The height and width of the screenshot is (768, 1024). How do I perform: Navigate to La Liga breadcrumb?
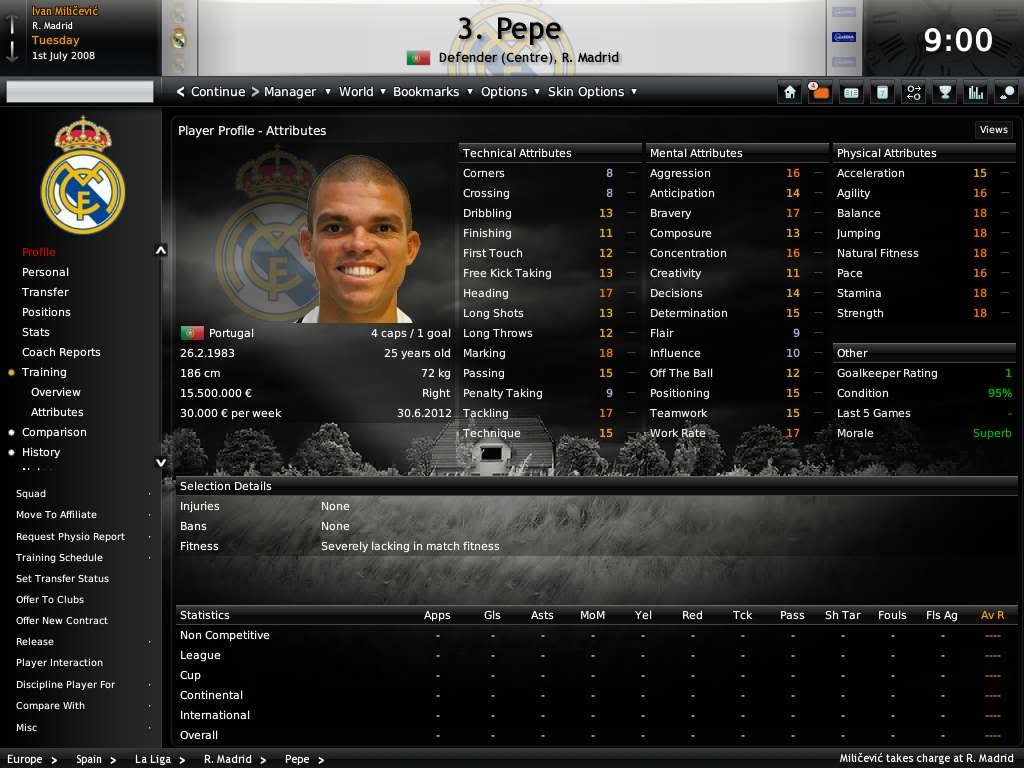(153, 759)
